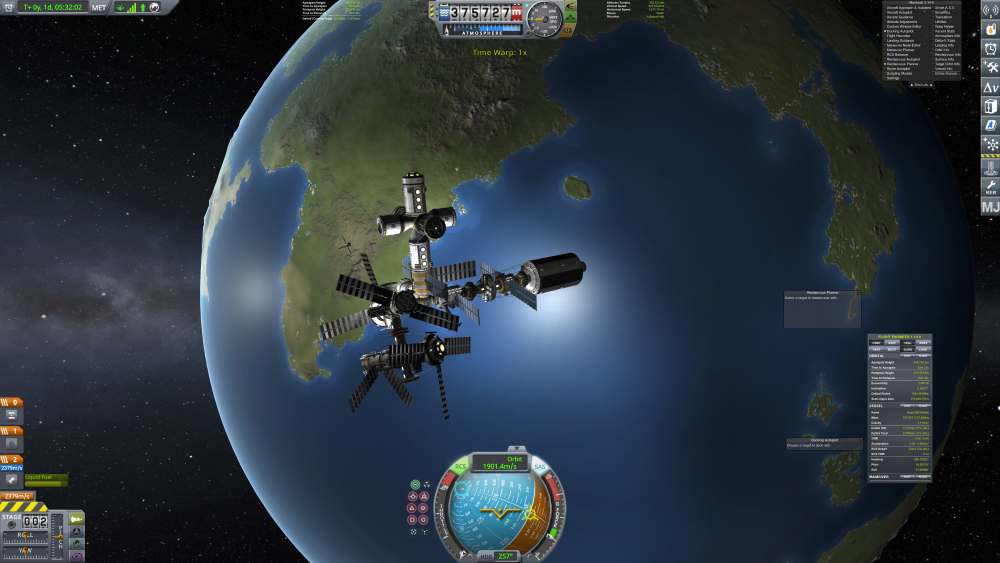
Task: Open Settings in the MechJeb menu
Action: (893, 78)
